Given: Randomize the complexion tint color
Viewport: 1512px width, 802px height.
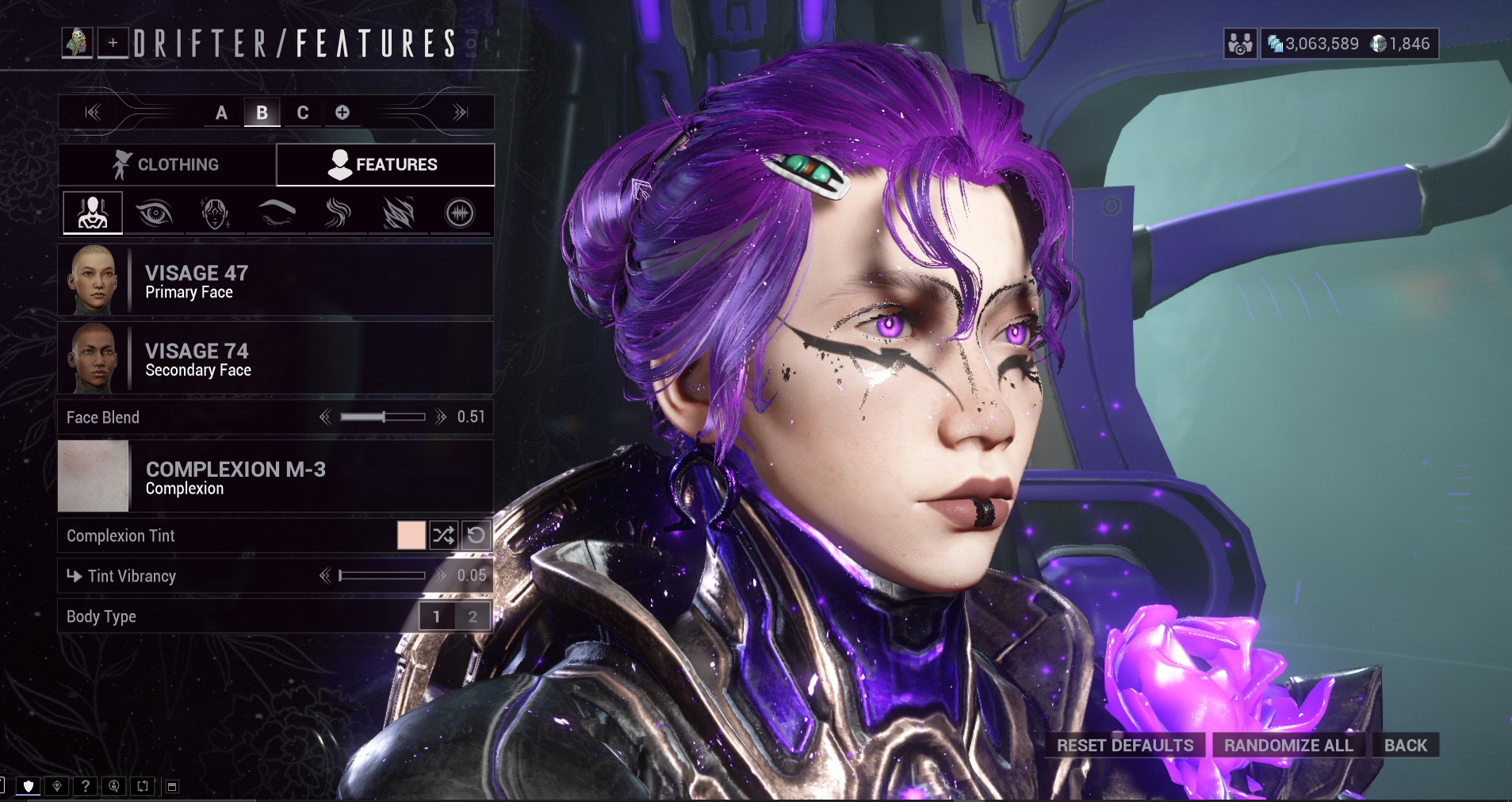Looking at the screenshot, I should click(443, 535).
